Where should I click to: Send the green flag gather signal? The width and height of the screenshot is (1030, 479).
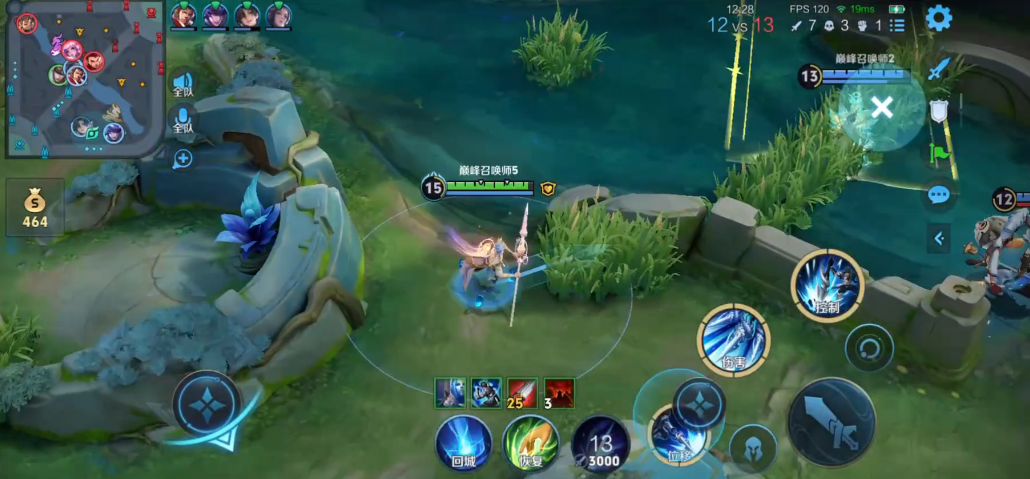(938, 153)
